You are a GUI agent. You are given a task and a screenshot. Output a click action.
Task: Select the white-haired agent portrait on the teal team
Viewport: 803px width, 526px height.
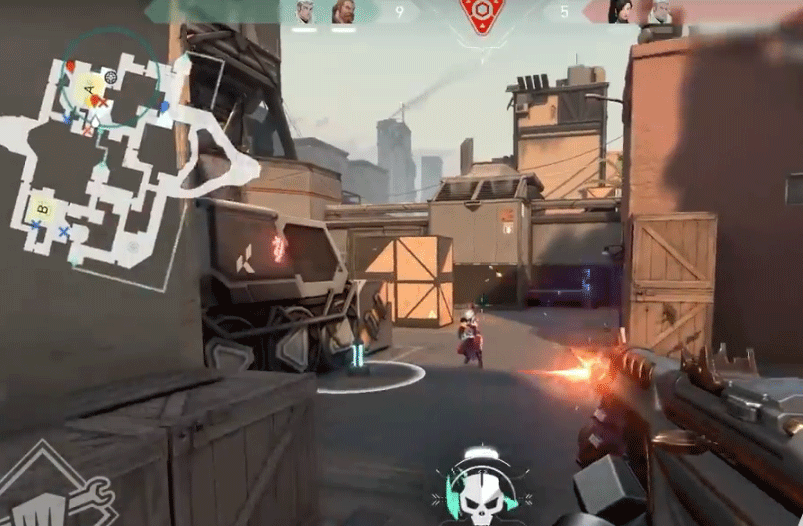pyautogui.click(x=305, y=12)
